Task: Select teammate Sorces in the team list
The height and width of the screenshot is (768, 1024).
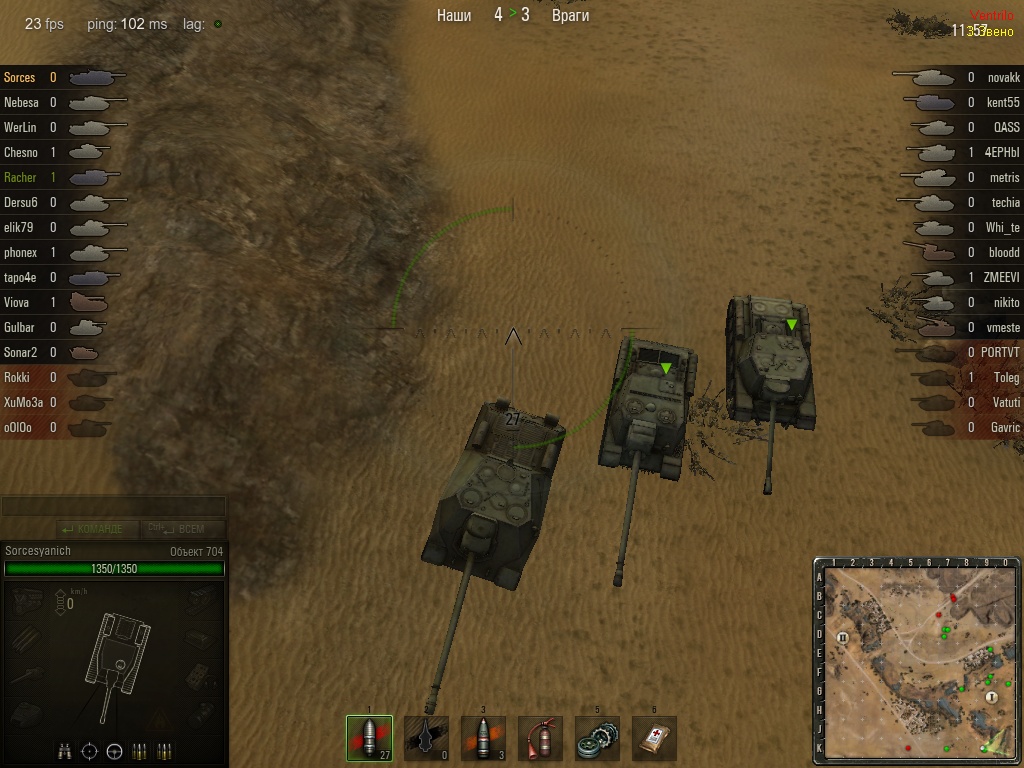Action: point(20,78)
